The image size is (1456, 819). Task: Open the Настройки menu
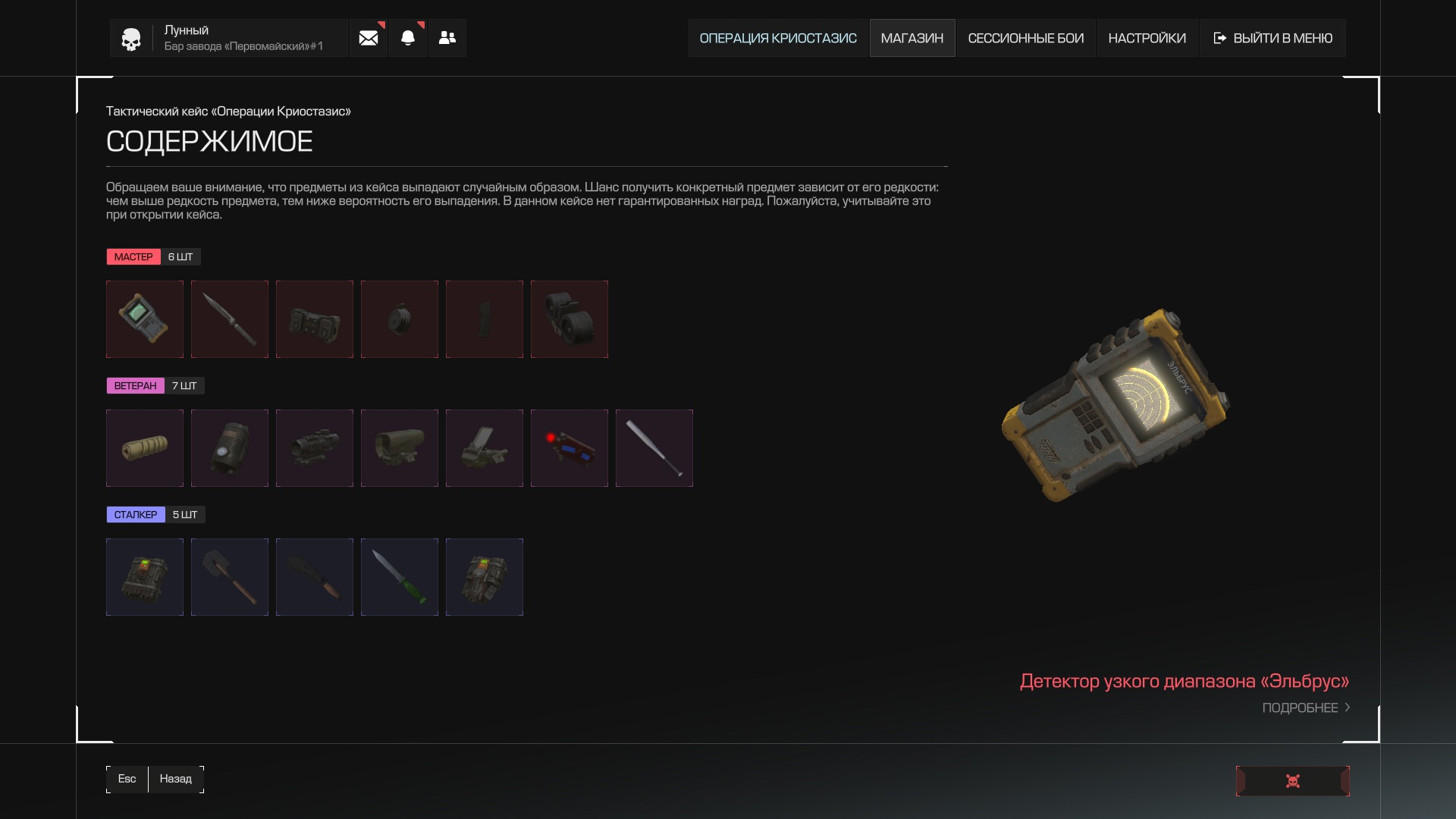point(1147,38)
